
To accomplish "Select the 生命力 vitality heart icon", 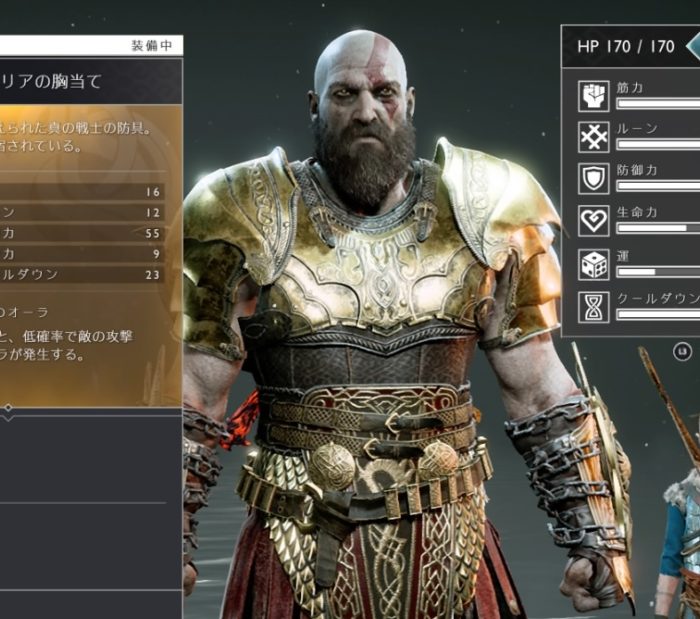I will 594,220.
